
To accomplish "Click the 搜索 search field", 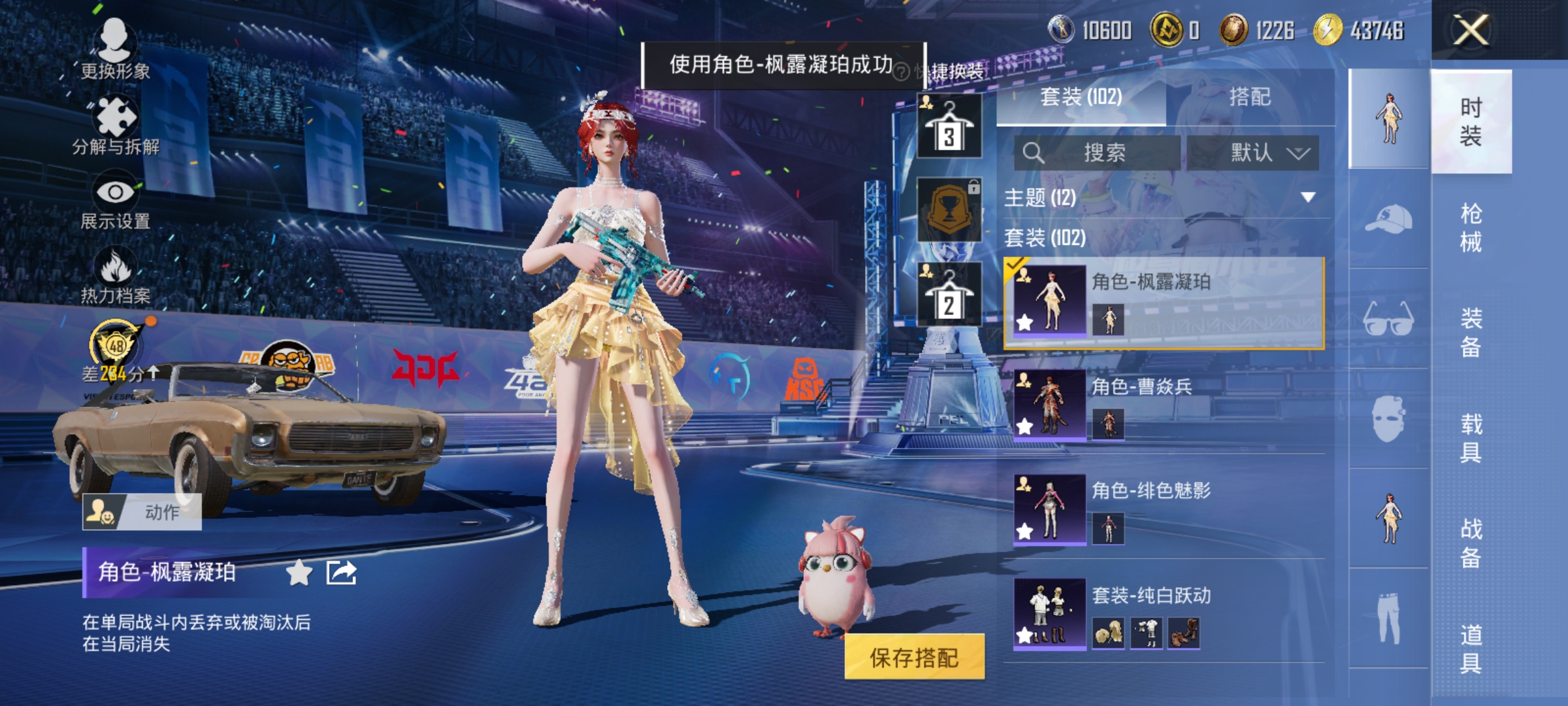I will (x=1111, y=152).
